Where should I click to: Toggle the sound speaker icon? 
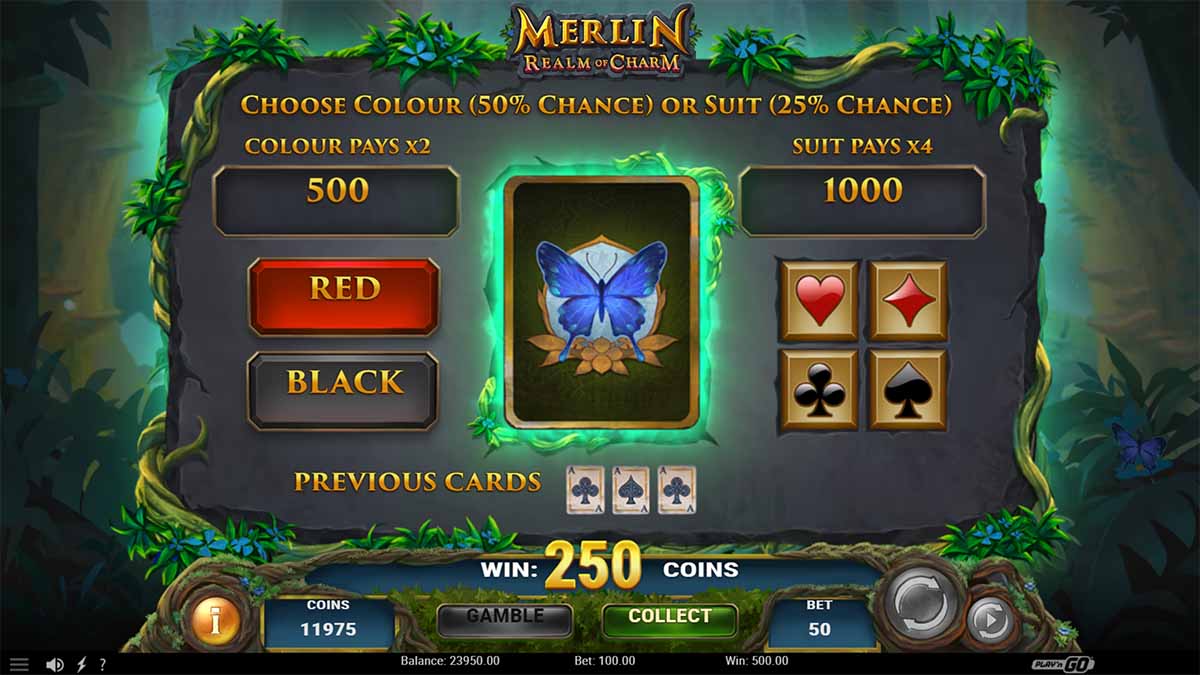point(55,664)
